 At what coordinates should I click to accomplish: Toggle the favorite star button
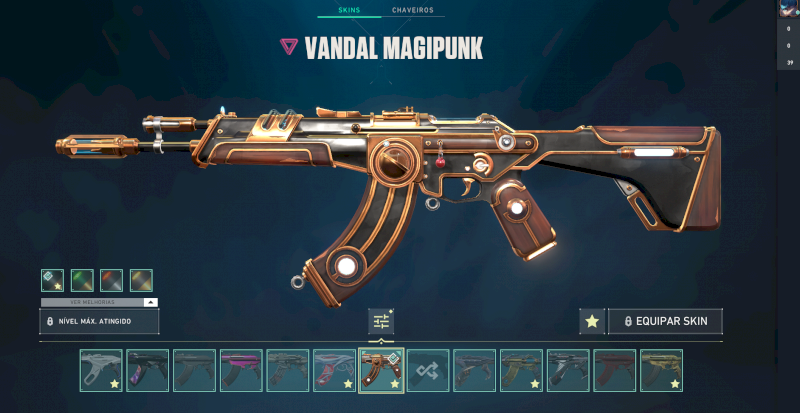[592, 321]
